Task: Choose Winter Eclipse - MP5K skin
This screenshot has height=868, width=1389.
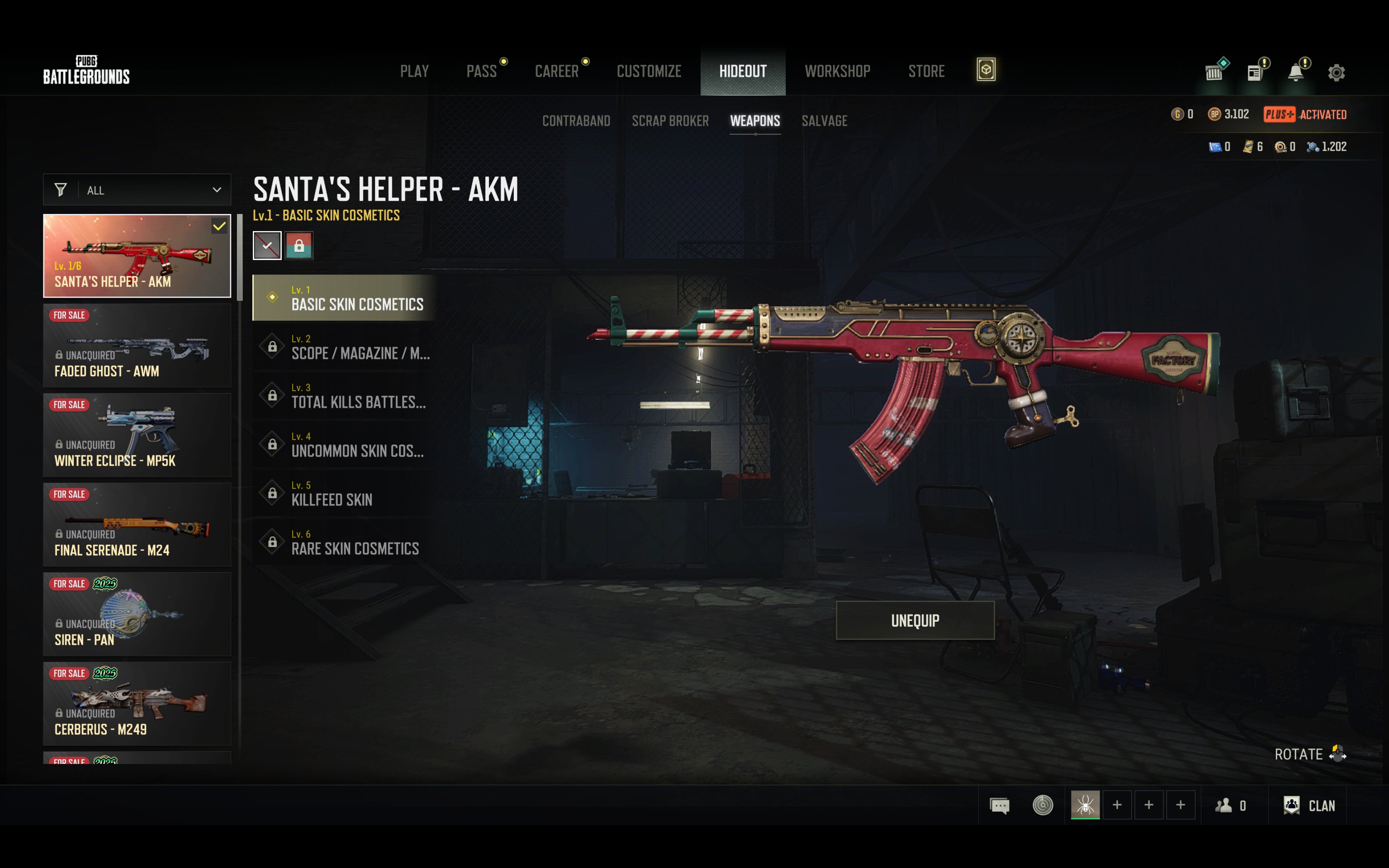Action: (137, 435)
